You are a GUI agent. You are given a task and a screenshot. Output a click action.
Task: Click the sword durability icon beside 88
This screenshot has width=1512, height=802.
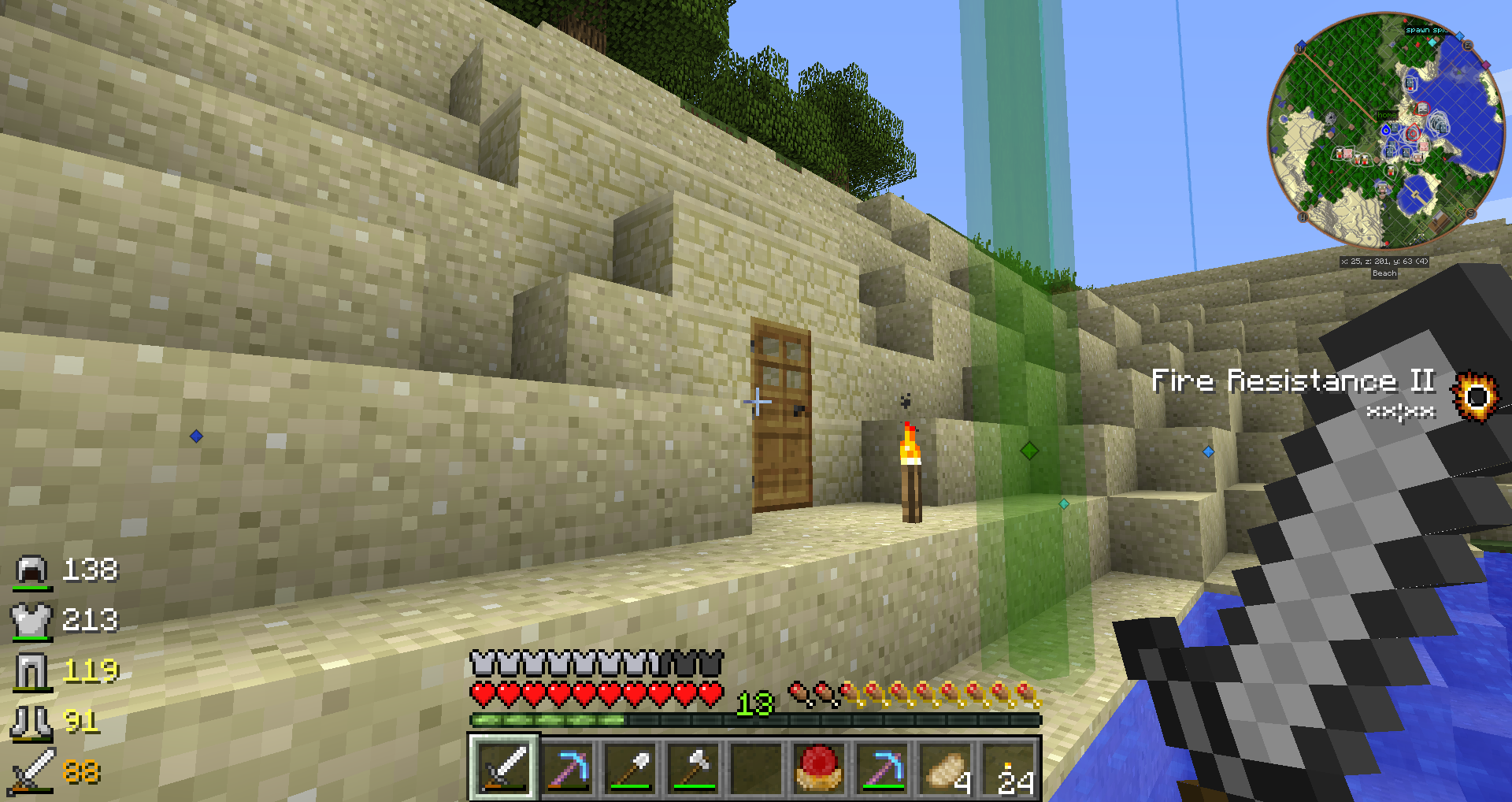pos(31,771)
